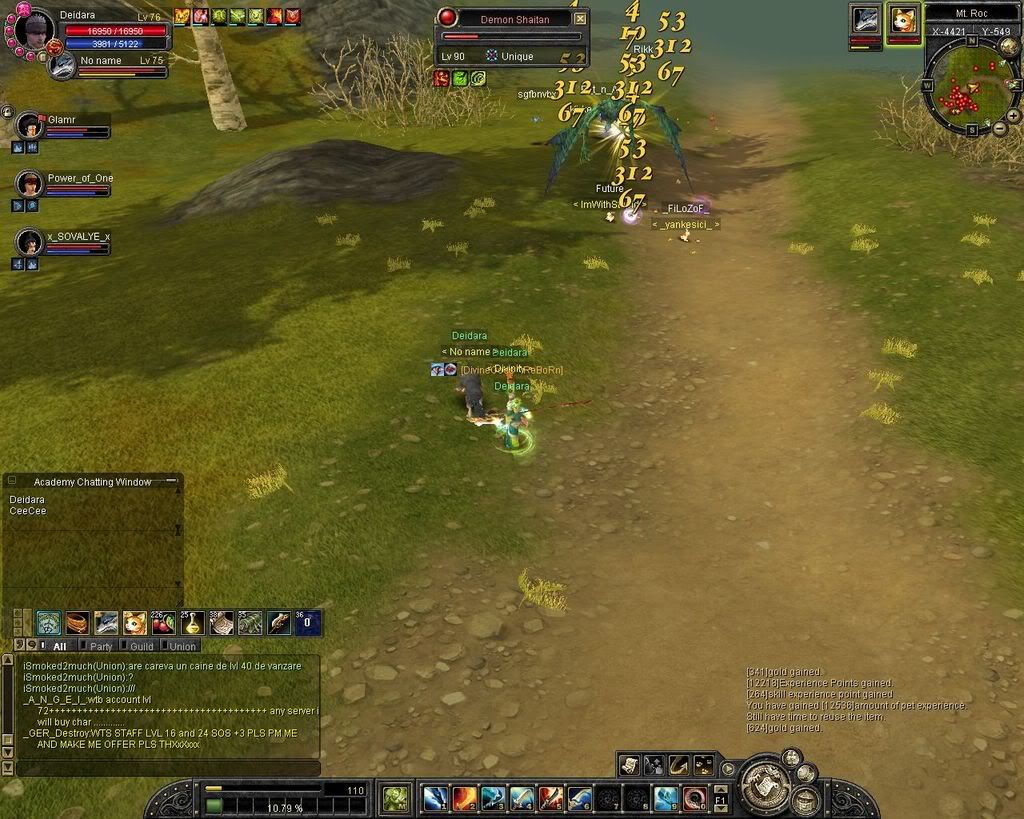Activate the fire skill in slot 2
This screenshot has width=1024, height=819.
(x=464, y=798)
